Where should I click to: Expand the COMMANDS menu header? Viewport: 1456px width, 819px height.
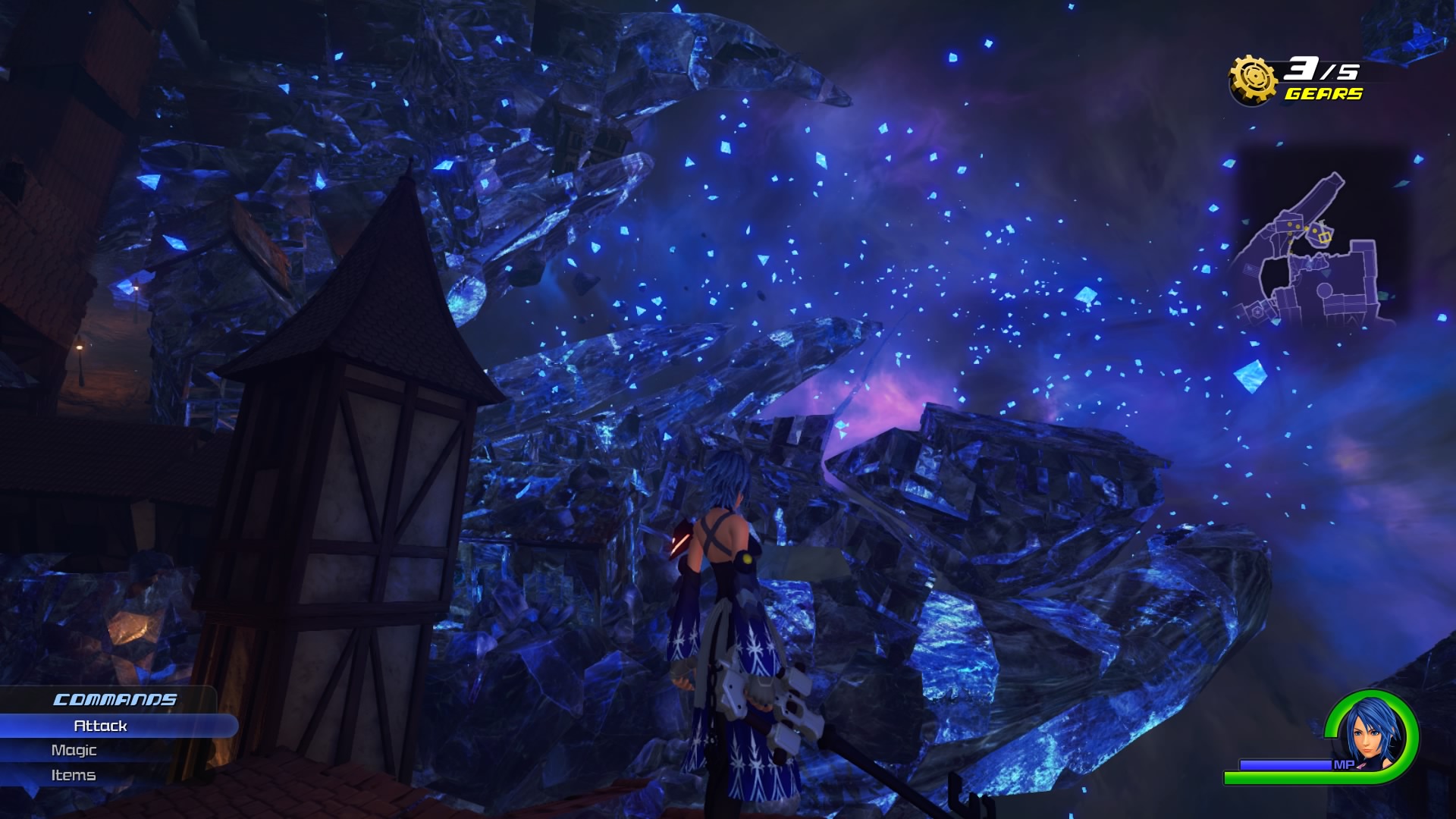click(115, 699)
